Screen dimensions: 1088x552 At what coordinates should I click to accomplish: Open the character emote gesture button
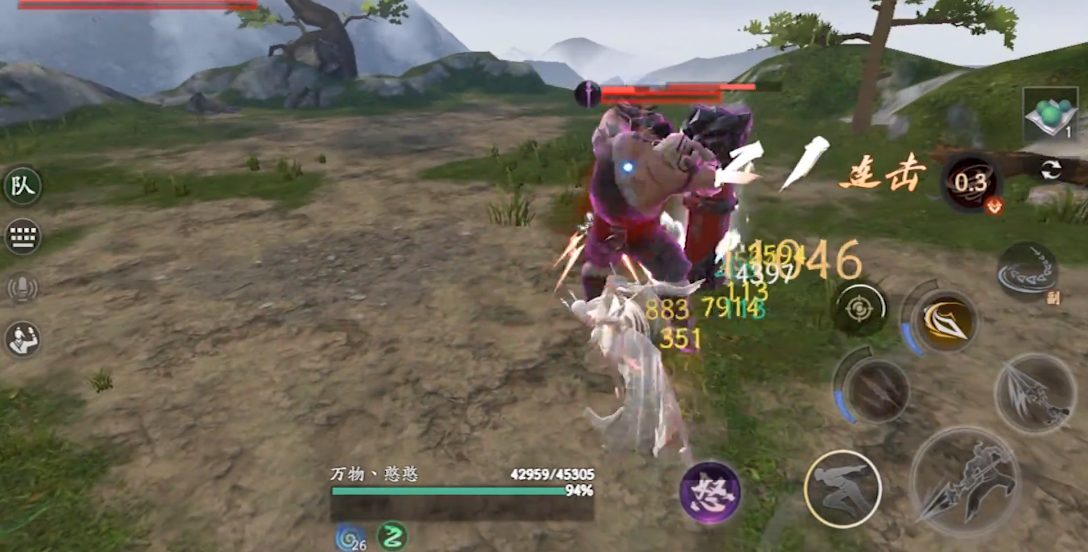[22, 340]
